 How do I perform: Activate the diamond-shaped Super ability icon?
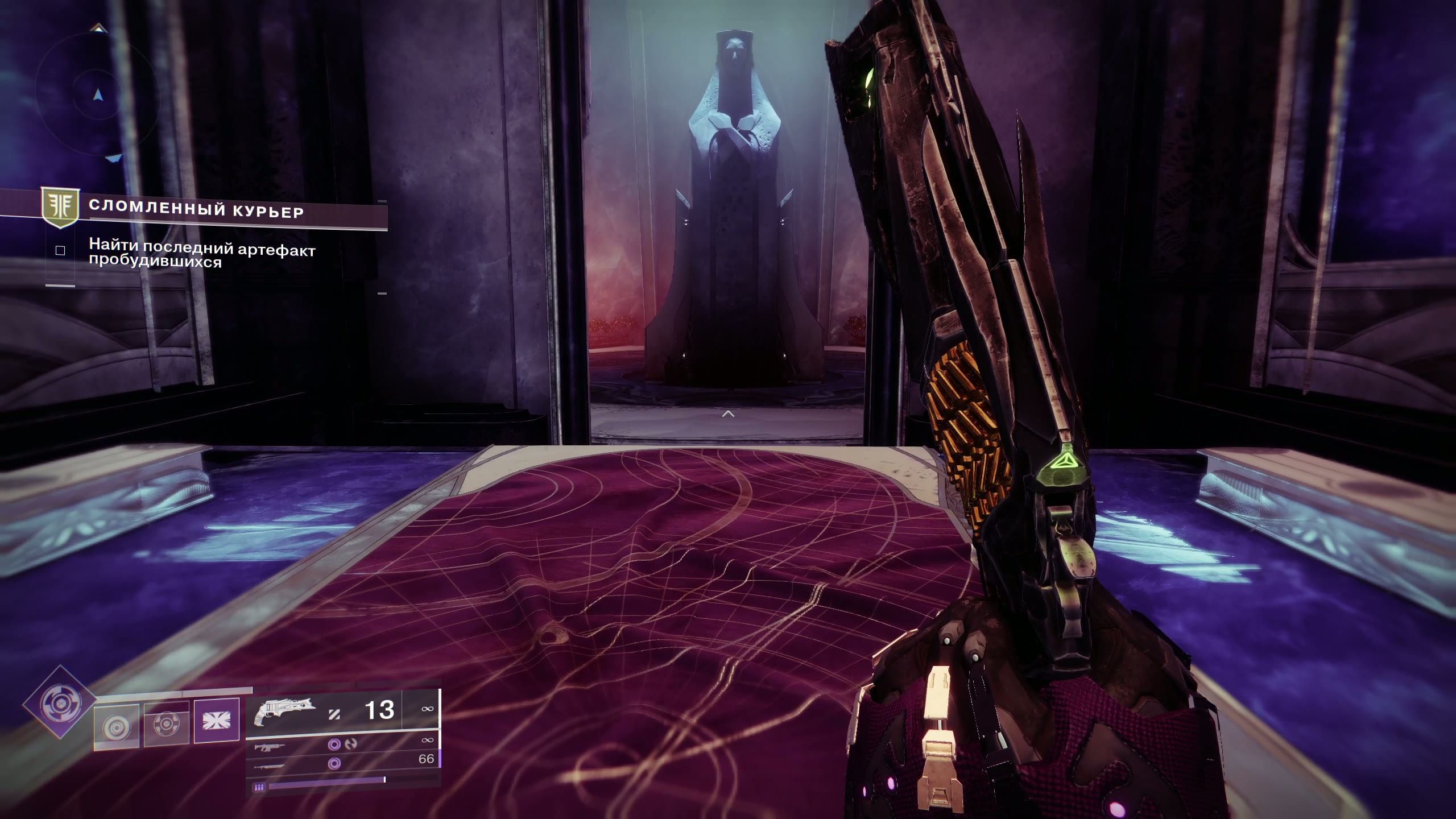coord(60,704)
